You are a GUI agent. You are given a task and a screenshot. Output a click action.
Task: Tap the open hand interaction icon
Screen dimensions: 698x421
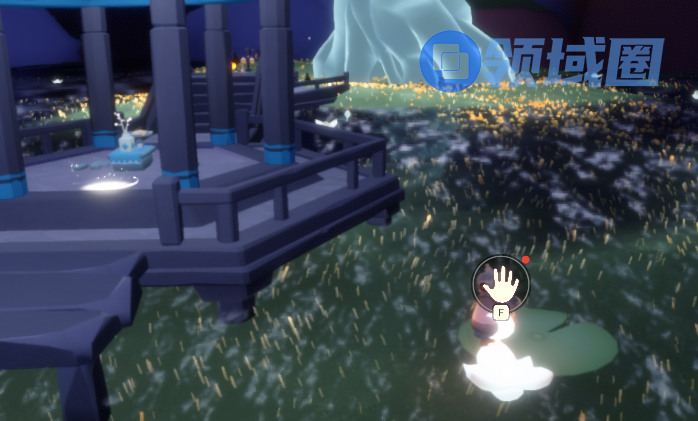[500, 283]
